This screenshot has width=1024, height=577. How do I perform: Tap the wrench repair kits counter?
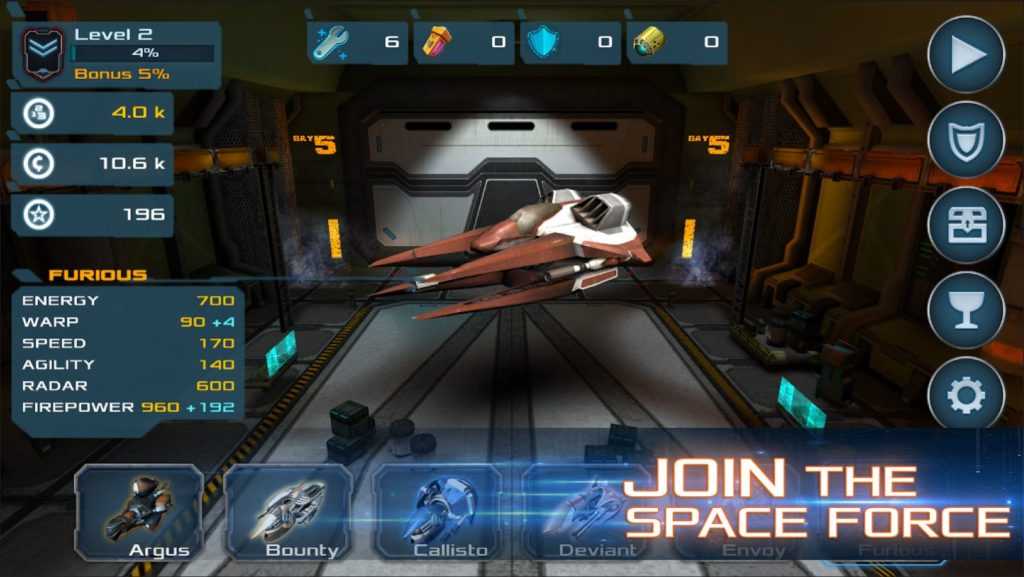point(357,43)
